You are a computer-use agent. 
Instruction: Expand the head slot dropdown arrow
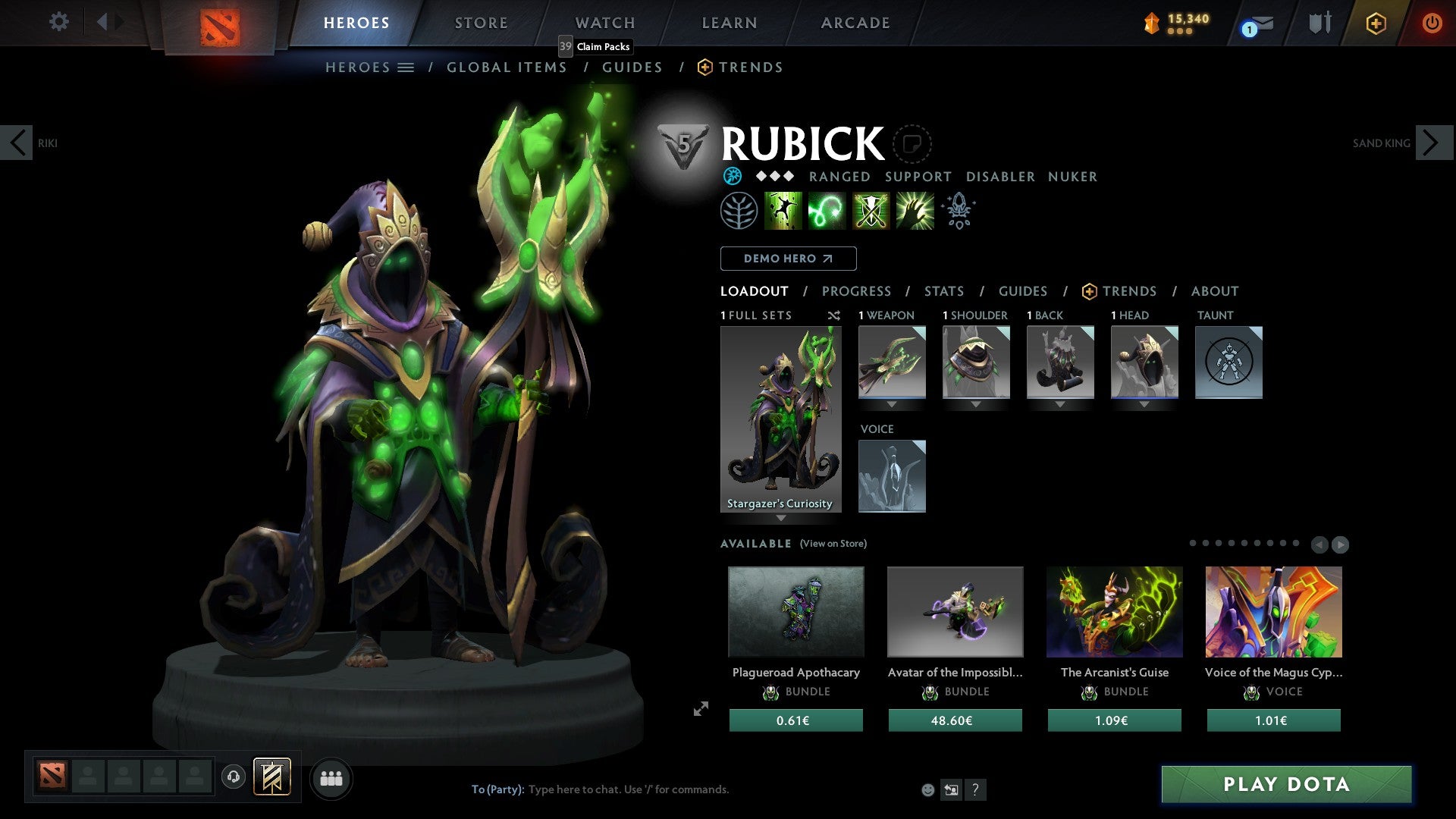click(x=1144, y=404)
